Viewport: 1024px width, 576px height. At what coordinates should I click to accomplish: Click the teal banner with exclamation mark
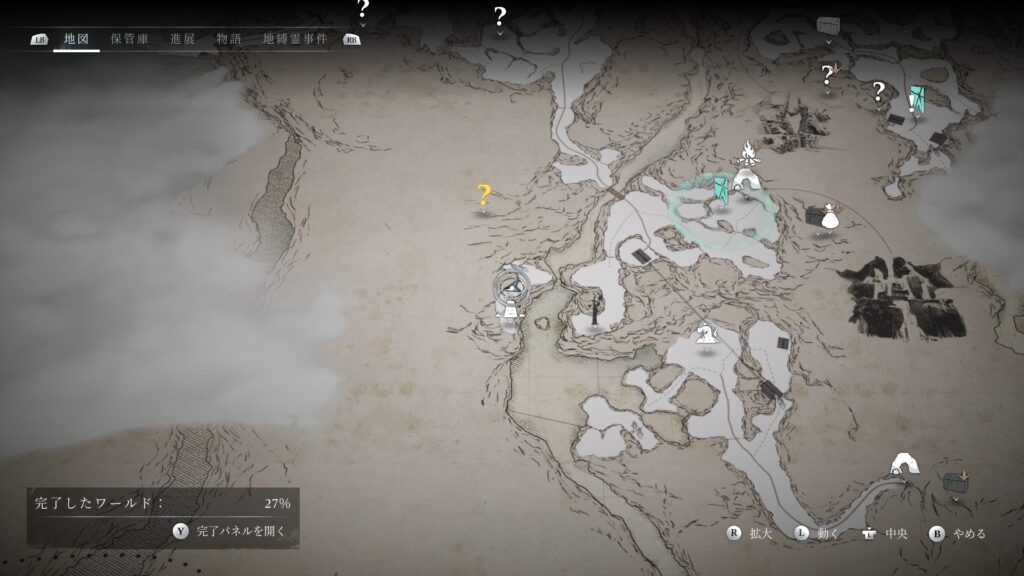(x=915, y=98)
